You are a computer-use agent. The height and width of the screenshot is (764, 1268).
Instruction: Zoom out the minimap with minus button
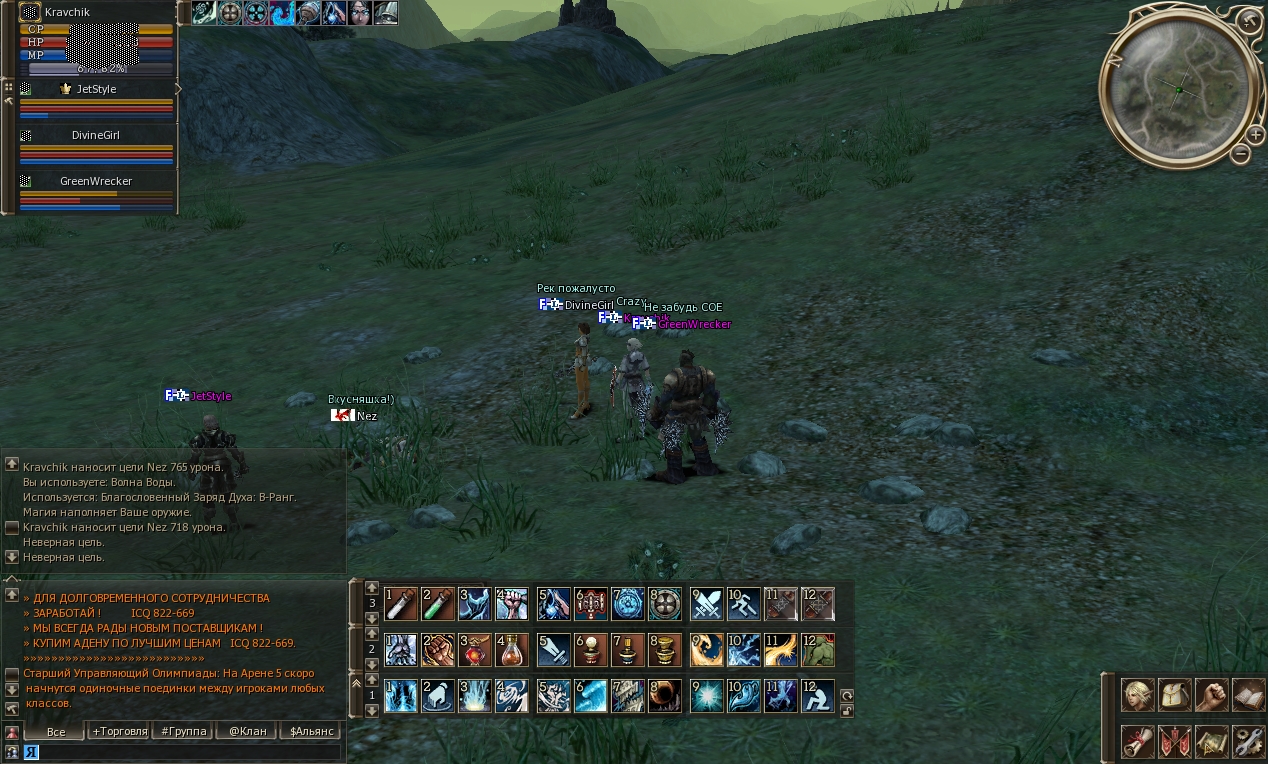[x=1240, y=154]
